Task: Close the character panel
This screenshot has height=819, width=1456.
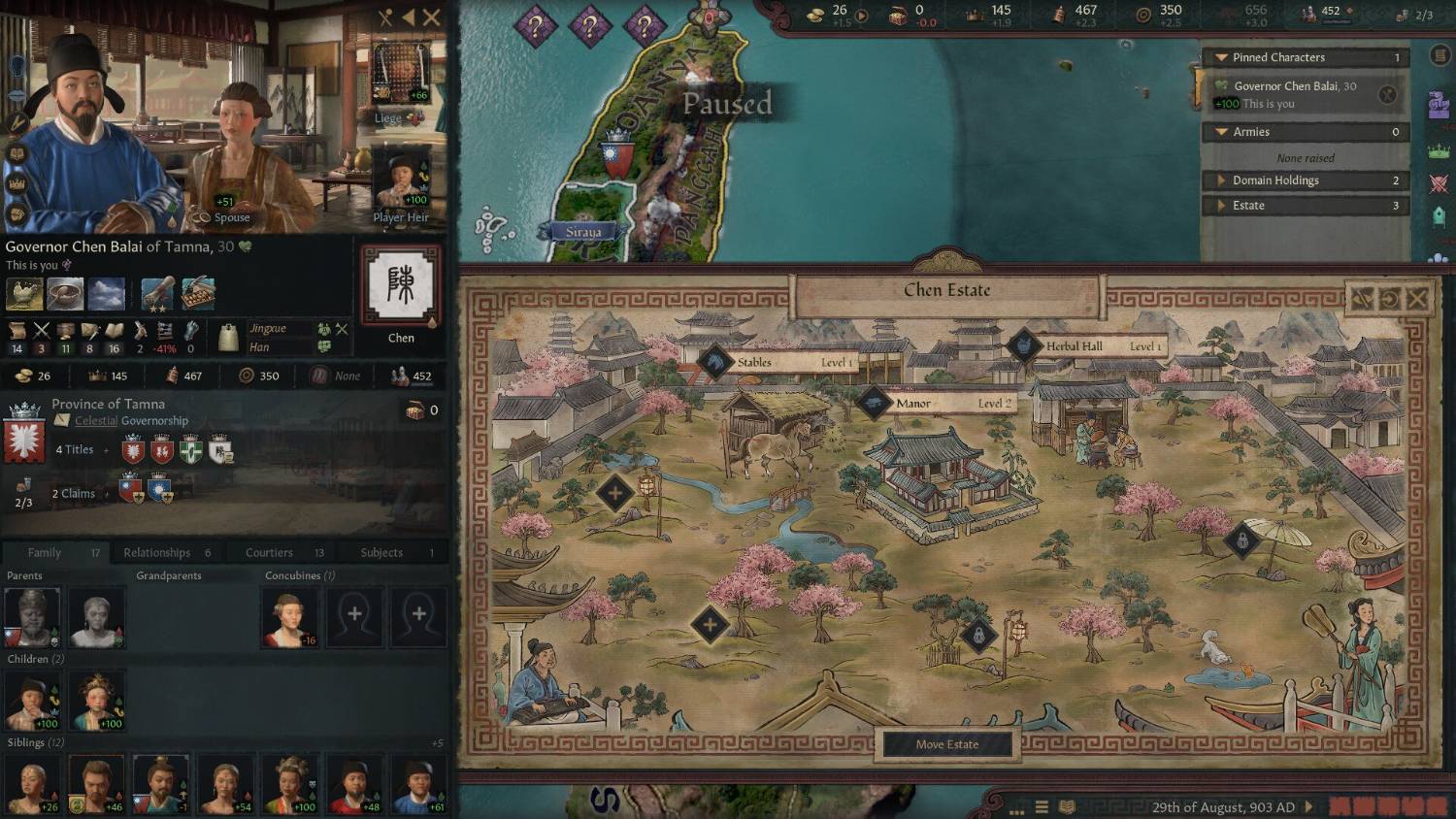Action: (x=431, y=17)
